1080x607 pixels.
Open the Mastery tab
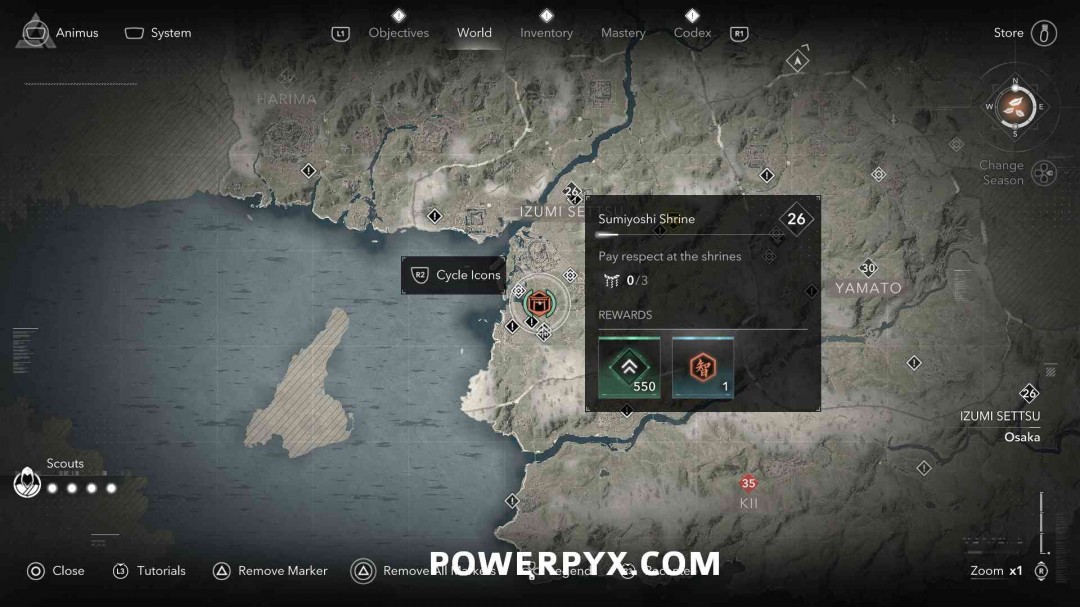623,33
